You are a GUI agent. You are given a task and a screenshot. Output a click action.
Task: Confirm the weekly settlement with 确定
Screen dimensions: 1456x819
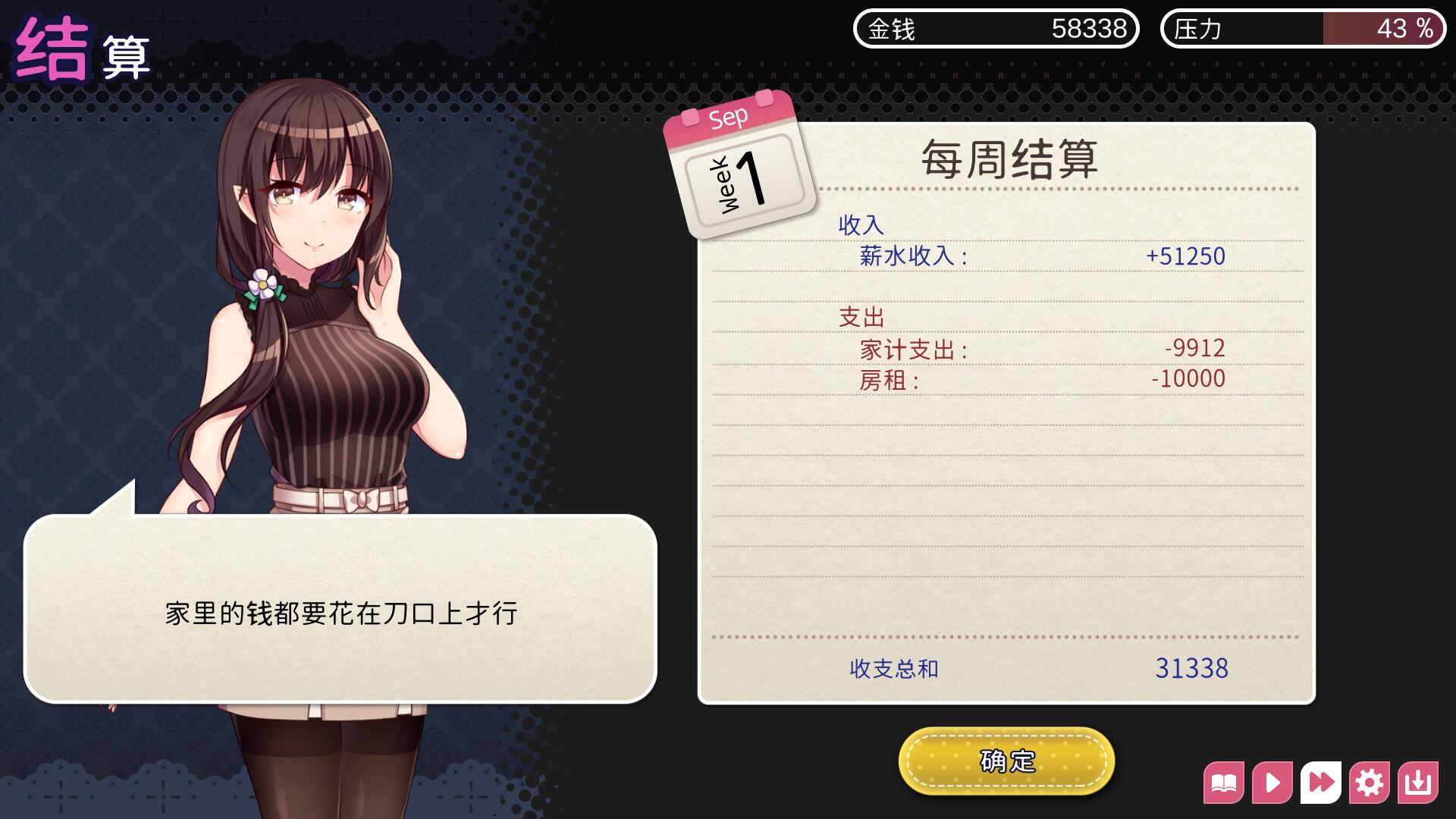click(1006, 761)
